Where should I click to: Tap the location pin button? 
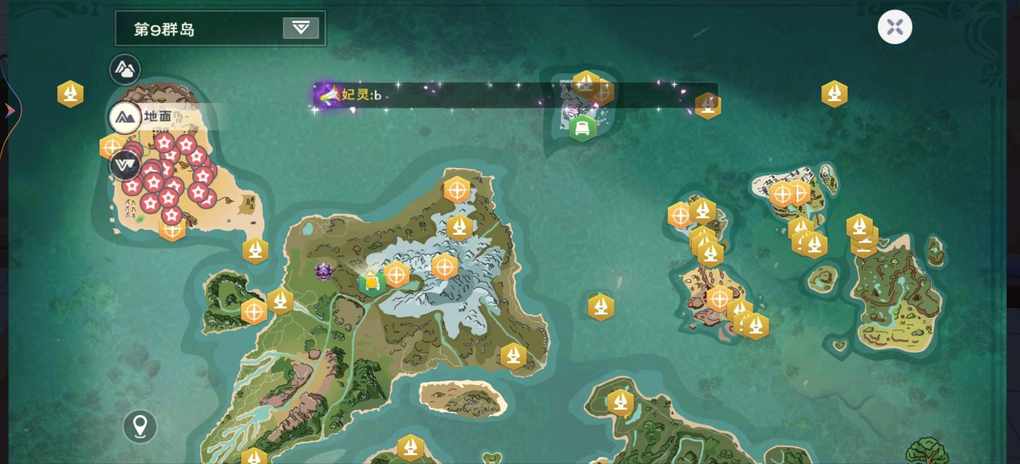[x=140, y=426]
